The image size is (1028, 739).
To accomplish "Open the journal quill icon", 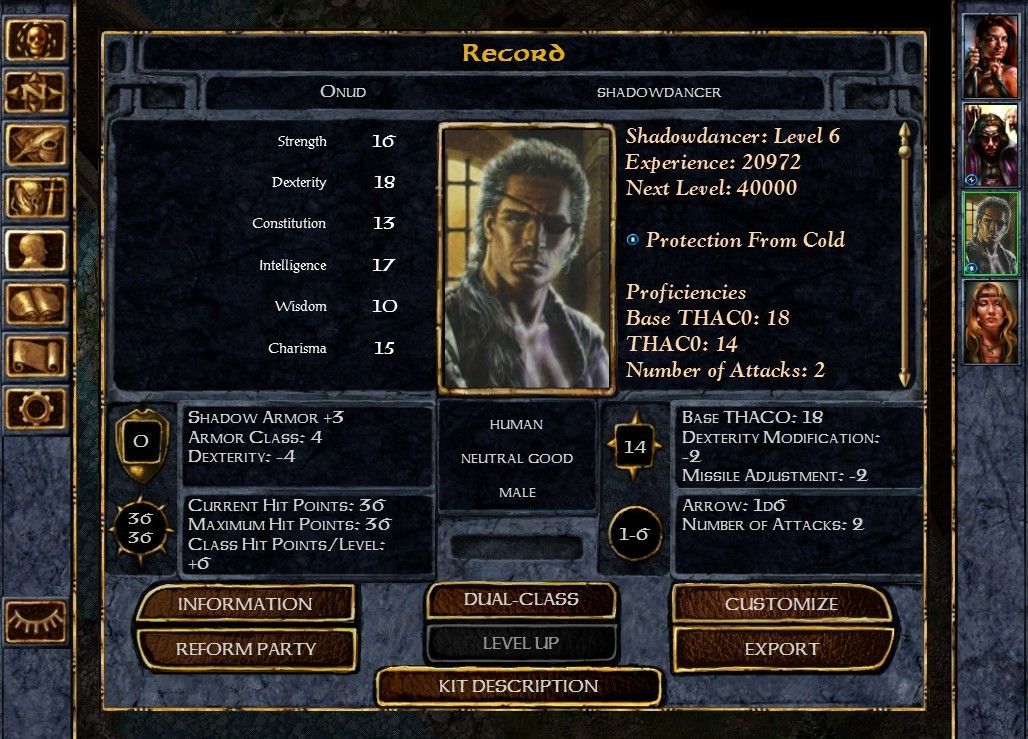I will pyautogui.click(x=36, y=146).
